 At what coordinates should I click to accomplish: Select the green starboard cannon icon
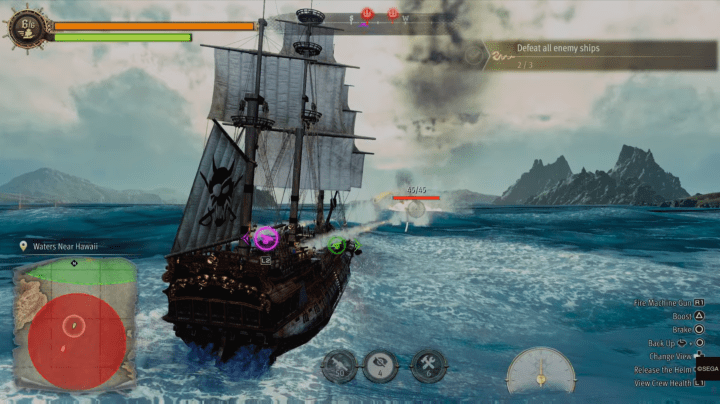[337, 244]
